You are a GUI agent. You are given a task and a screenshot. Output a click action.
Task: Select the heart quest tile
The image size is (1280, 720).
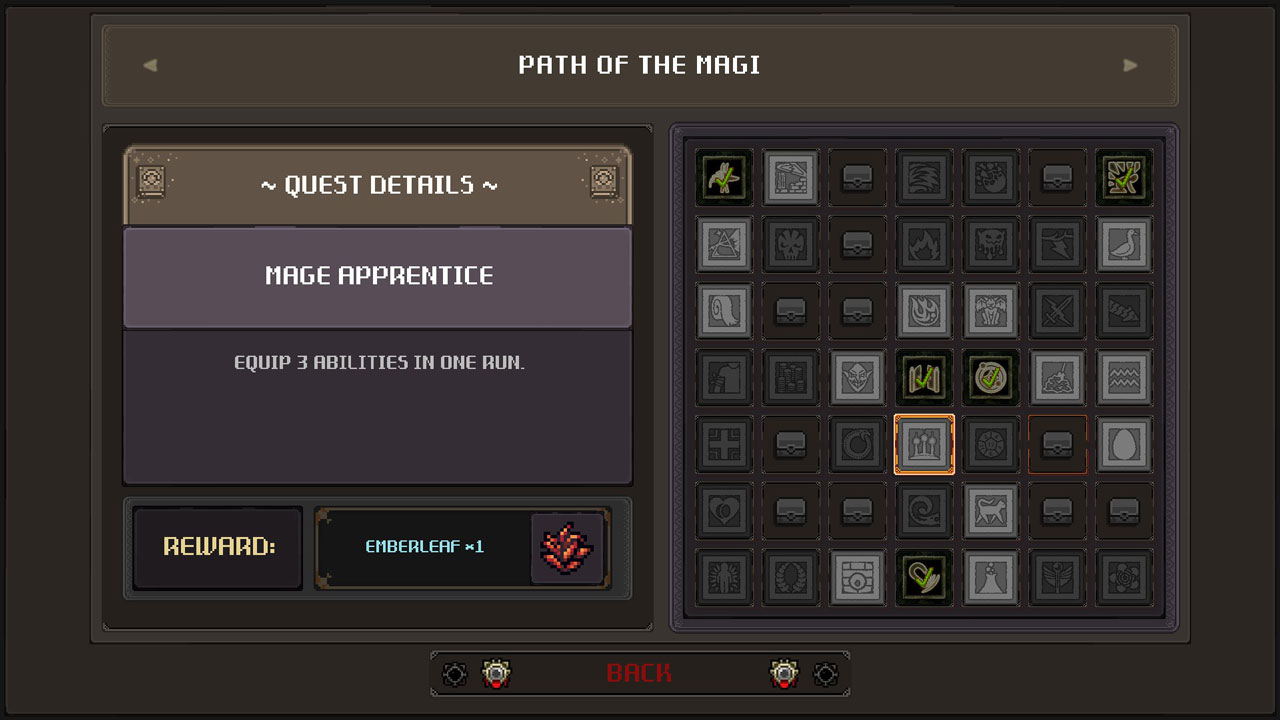724,511
